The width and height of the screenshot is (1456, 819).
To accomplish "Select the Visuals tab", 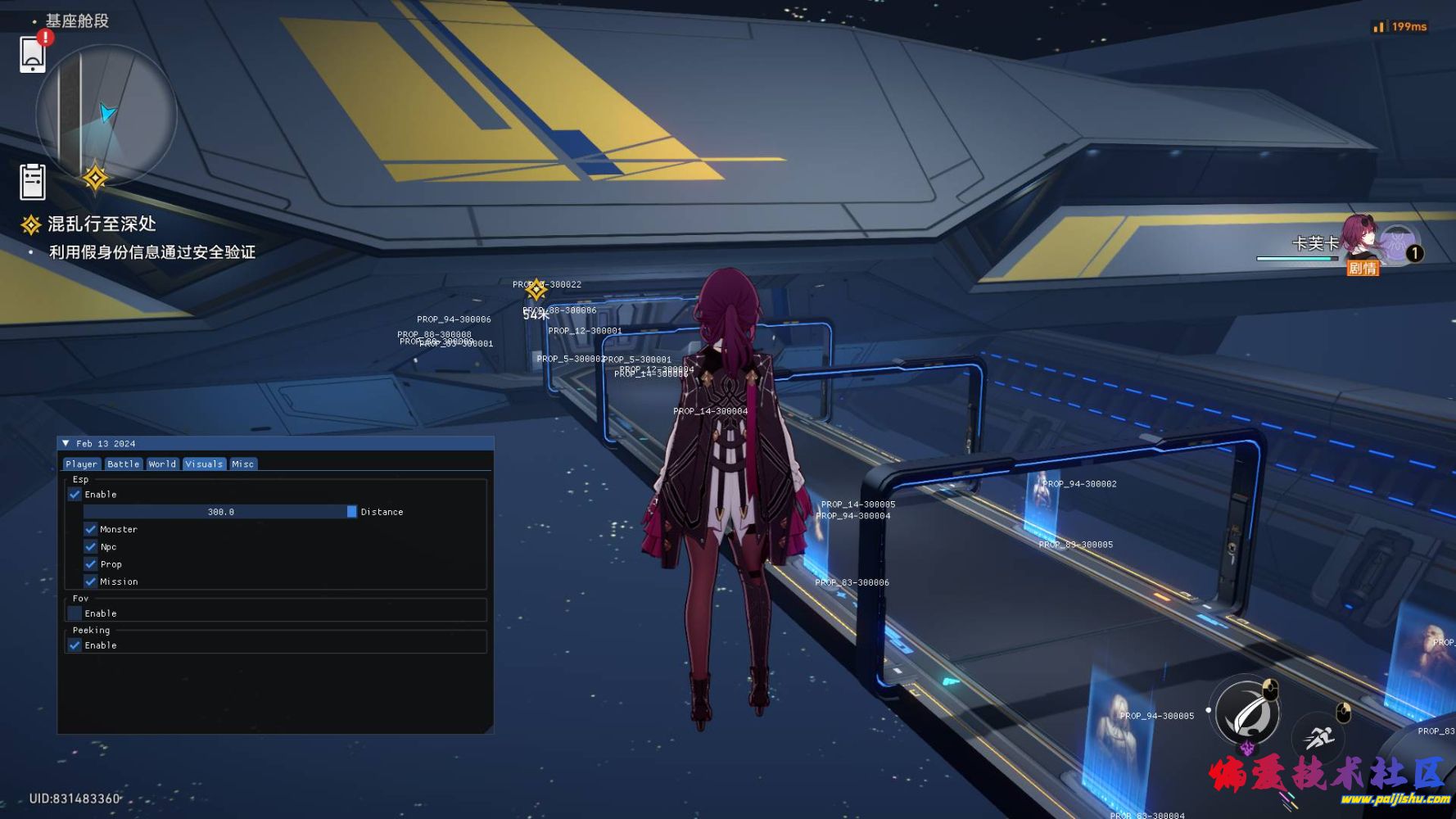I will (x=204, y=464).
